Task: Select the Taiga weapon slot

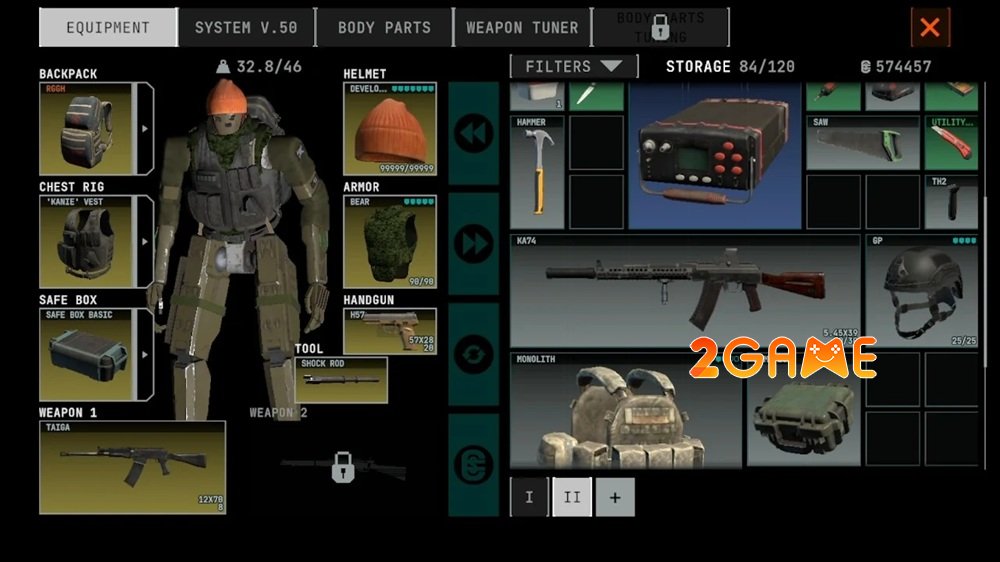Action: [132, 467]
